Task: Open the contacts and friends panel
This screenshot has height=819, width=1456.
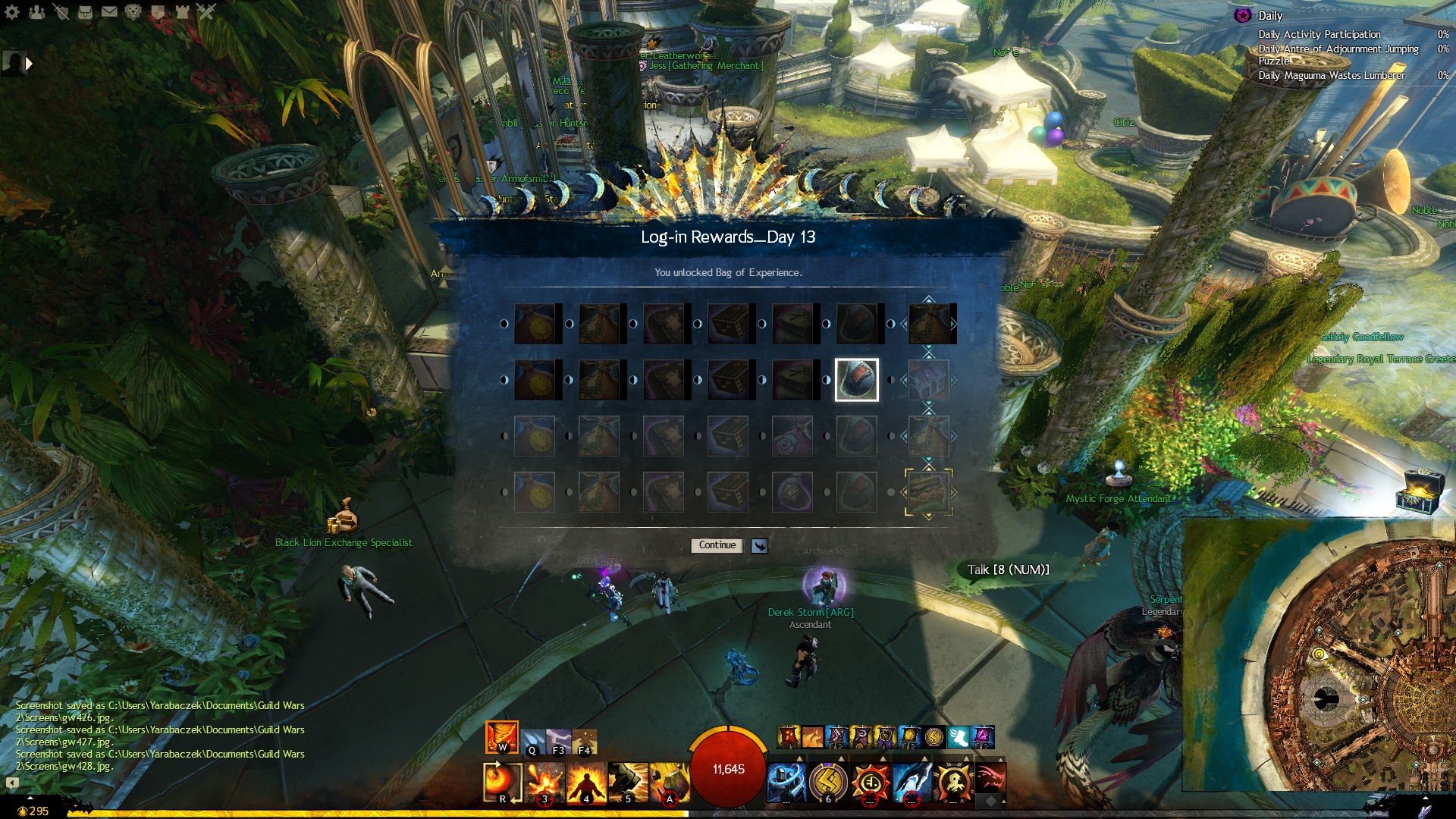Action: point(36,11)
